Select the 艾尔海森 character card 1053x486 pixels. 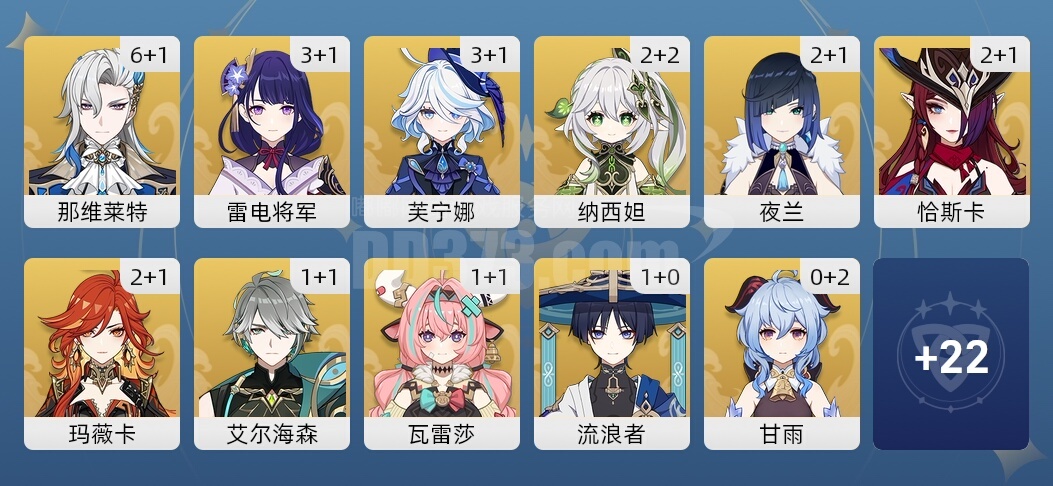coord(272,353)
